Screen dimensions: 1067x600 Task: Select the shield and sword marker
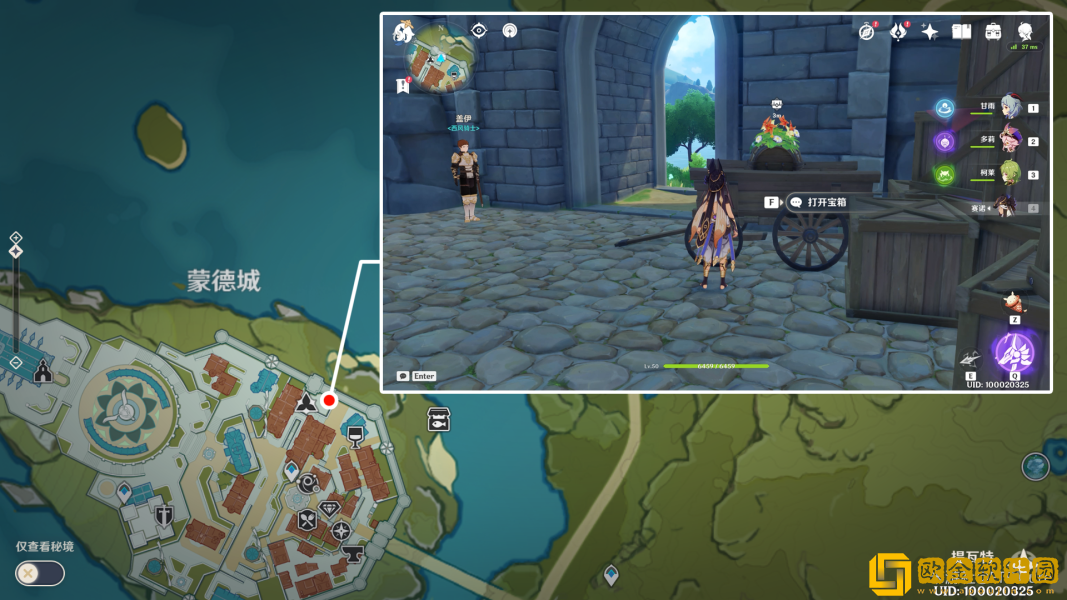pyautogui.click(x=164, y=515)
